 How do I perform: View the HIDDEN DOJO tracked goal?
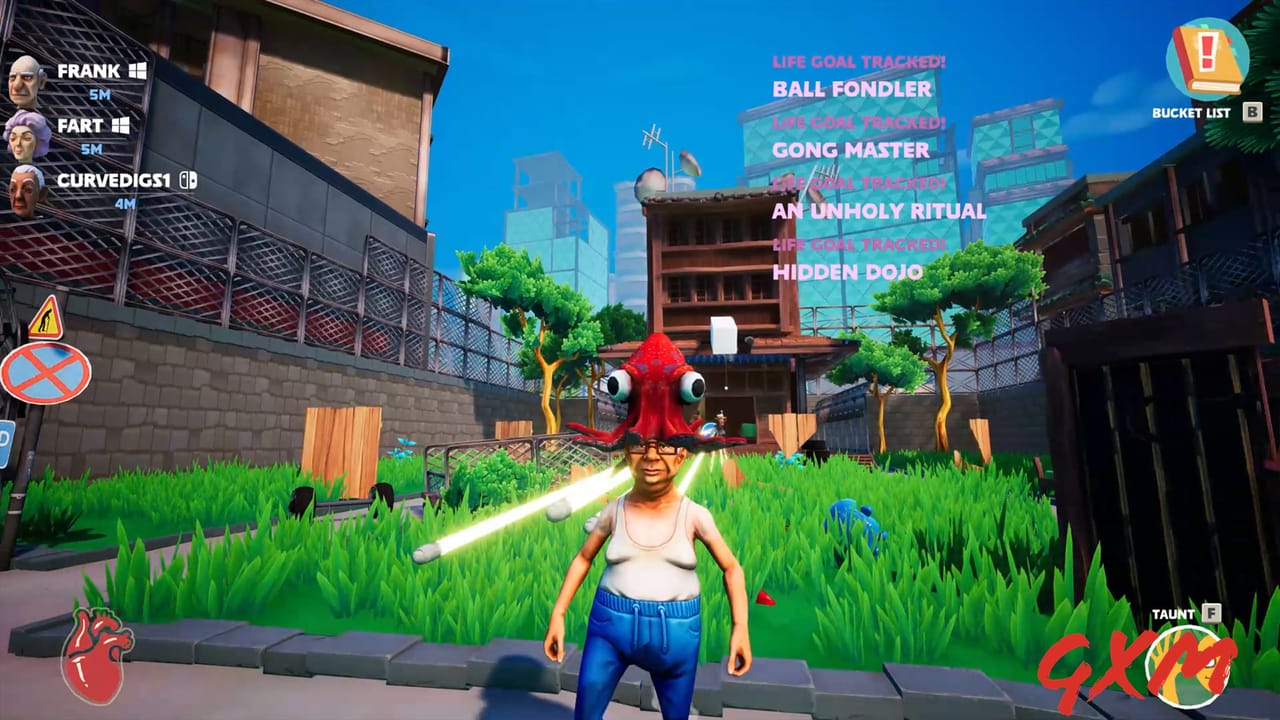tap(848, 271)
